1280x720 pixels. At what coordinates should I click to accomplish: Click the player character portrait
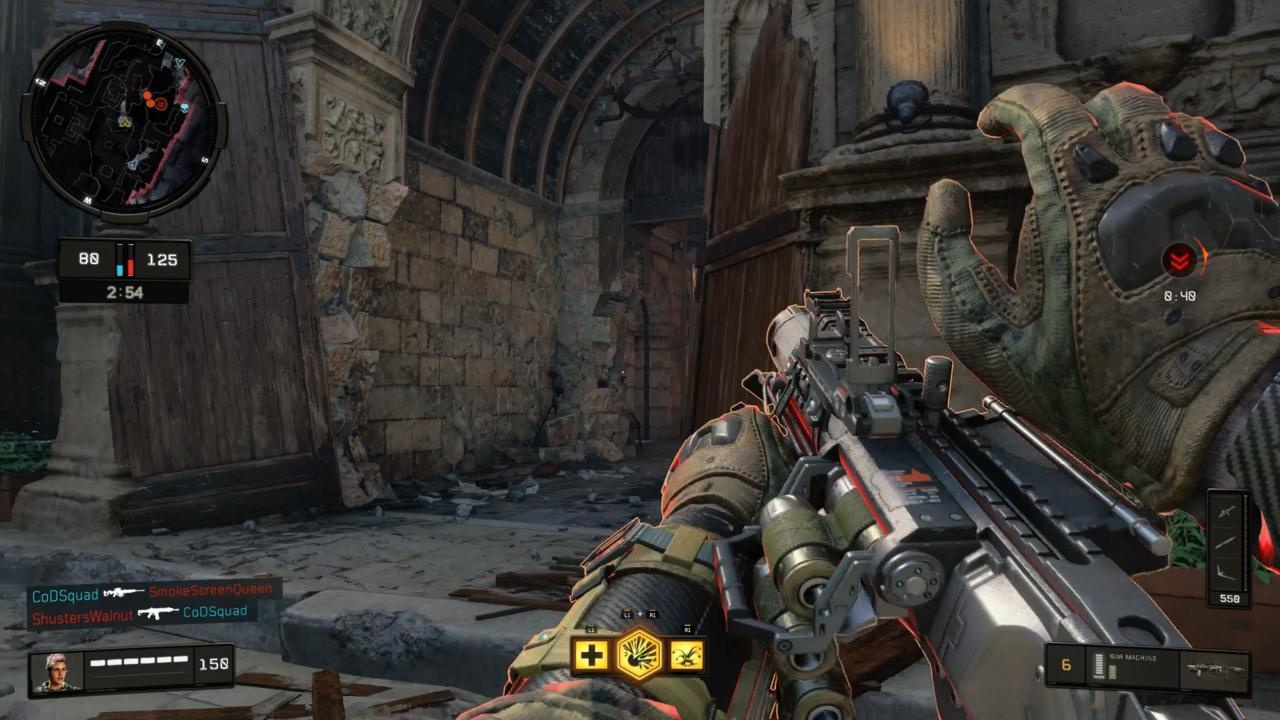click(x=56, y=671)
